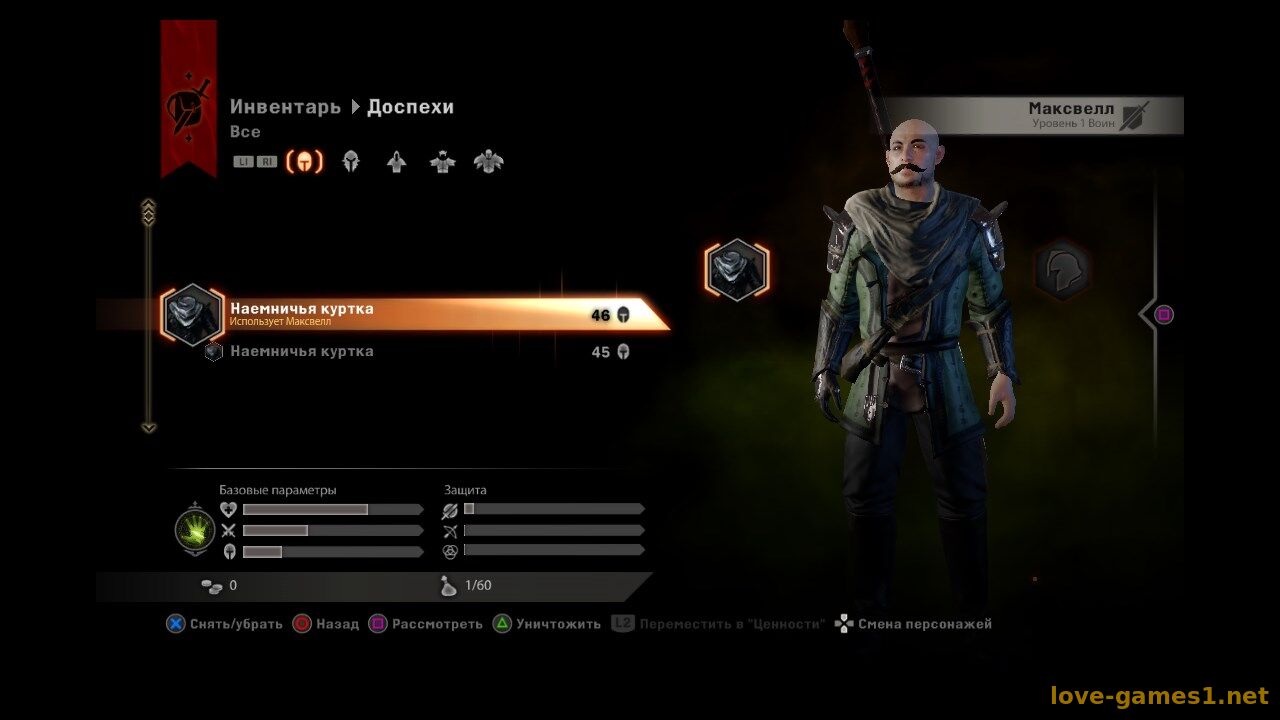
Task: Switch to the crowned cuirass filter tab
Action: pos(443,162)
